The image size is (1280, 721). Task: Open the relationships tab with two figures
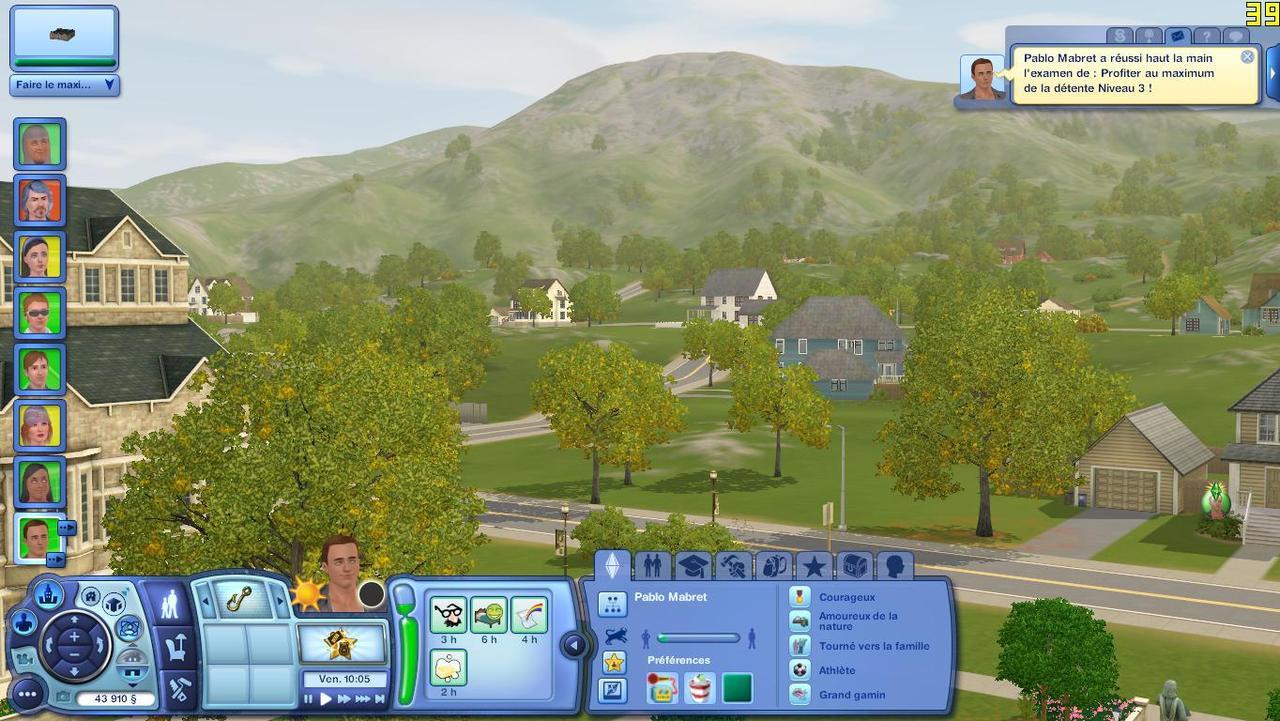(x=653, y=567)
